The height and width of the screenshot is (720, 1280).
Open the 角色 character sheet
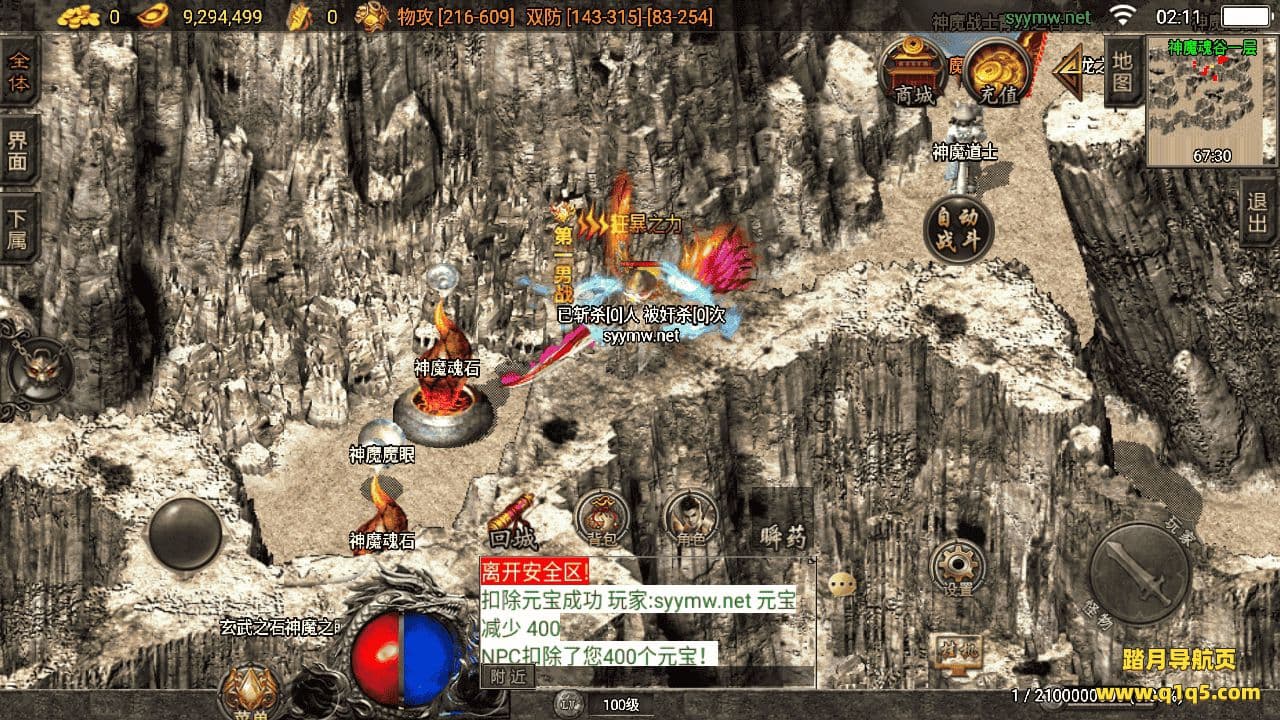690,519
